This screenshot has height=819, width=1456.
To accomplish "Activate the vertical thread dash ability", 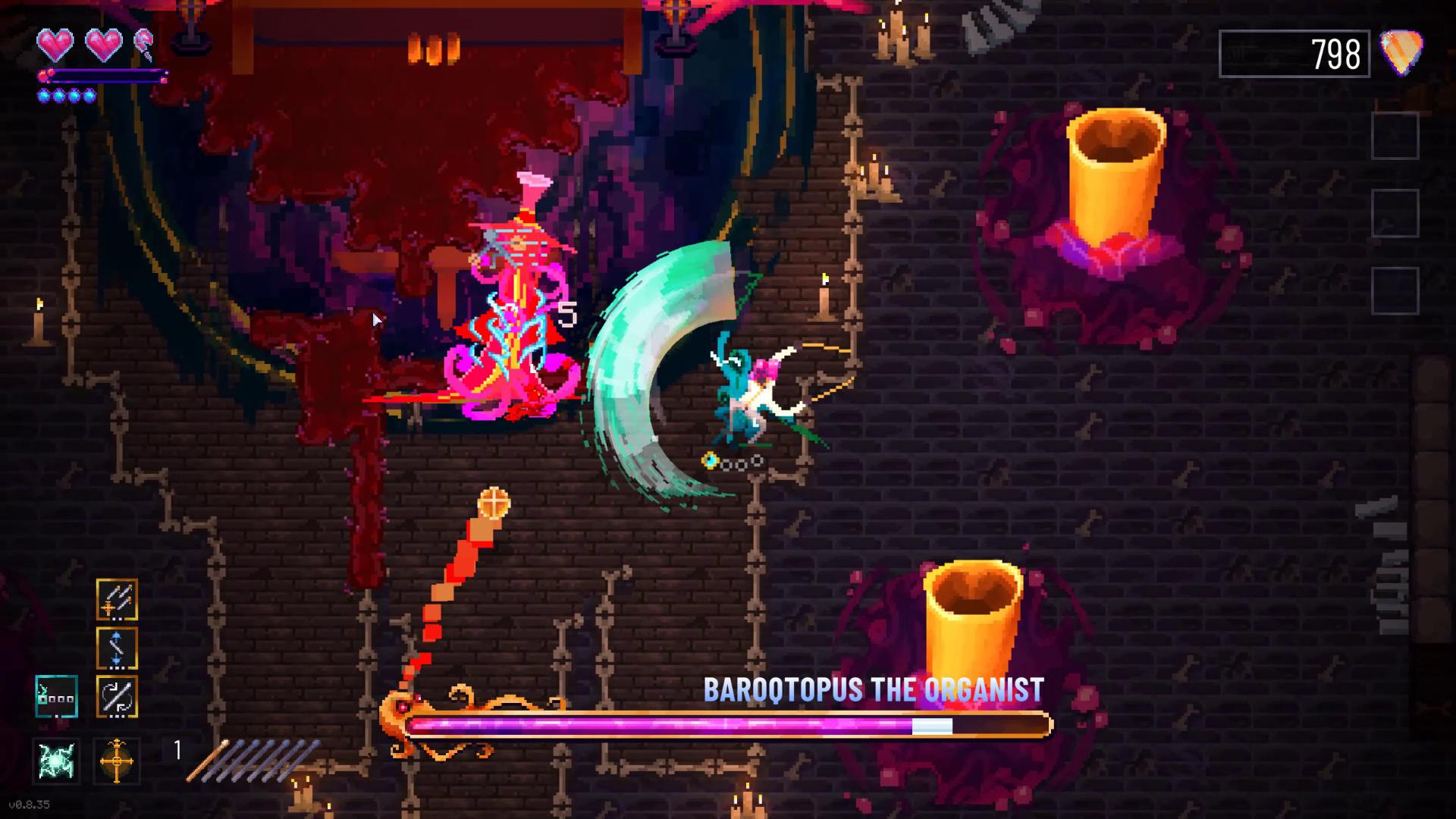I will pyautogui.click(x=117, y=648).
